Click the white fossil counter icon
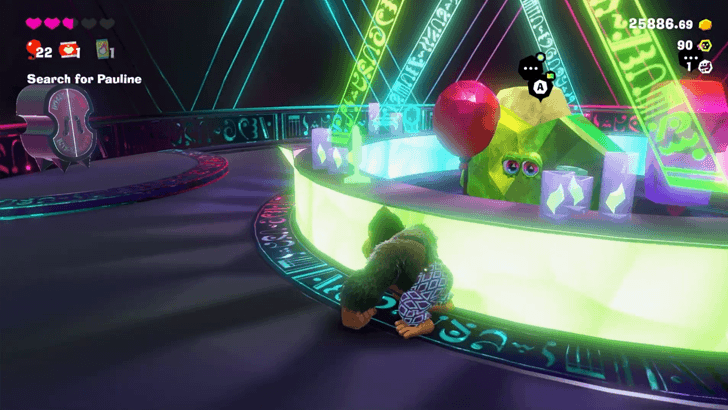728x410 pixels. 704,65
